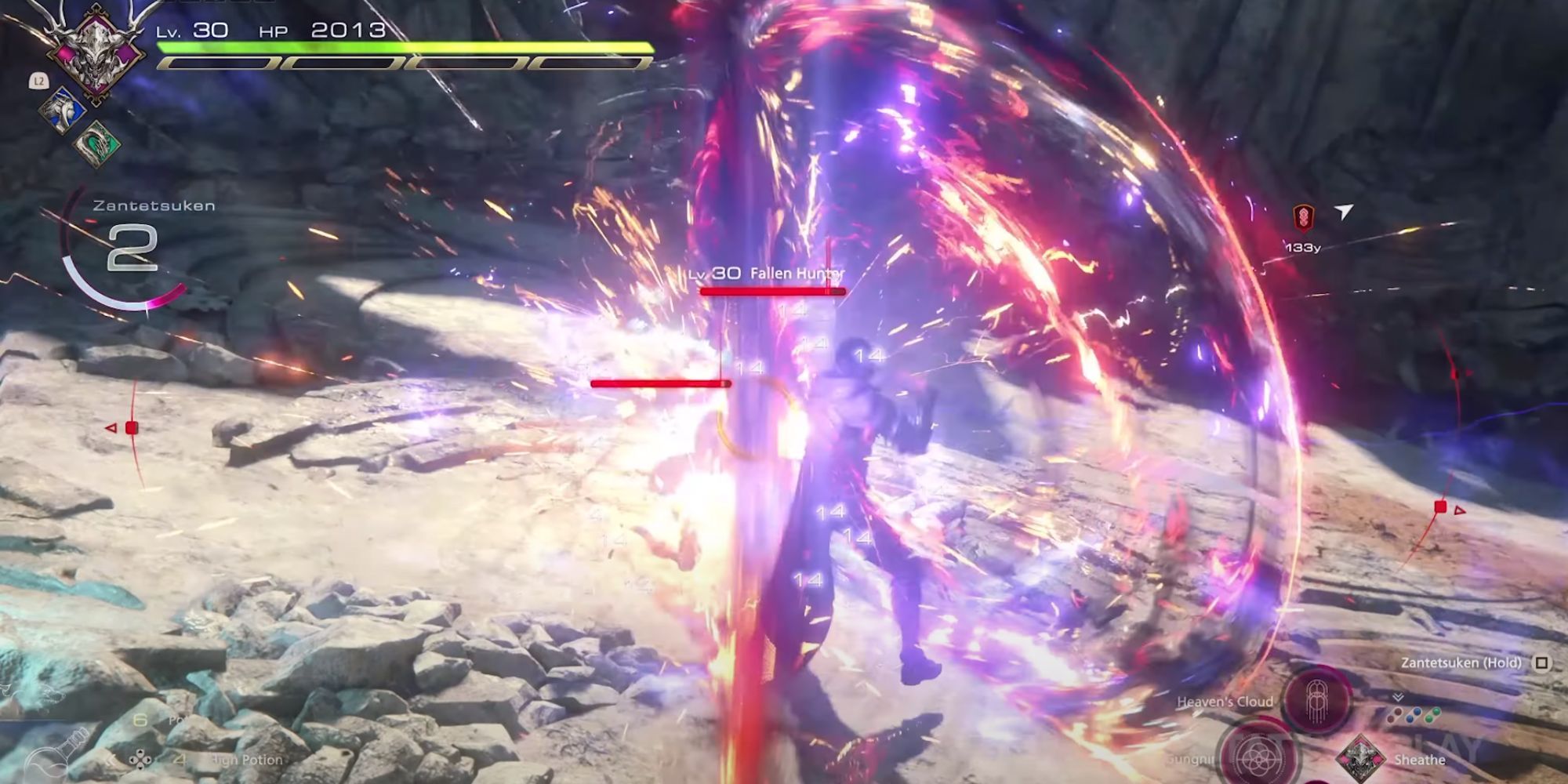
Task: Click the Zantetsuken counter showing 2
Action: pyautogui.click(x=132, y=249)
